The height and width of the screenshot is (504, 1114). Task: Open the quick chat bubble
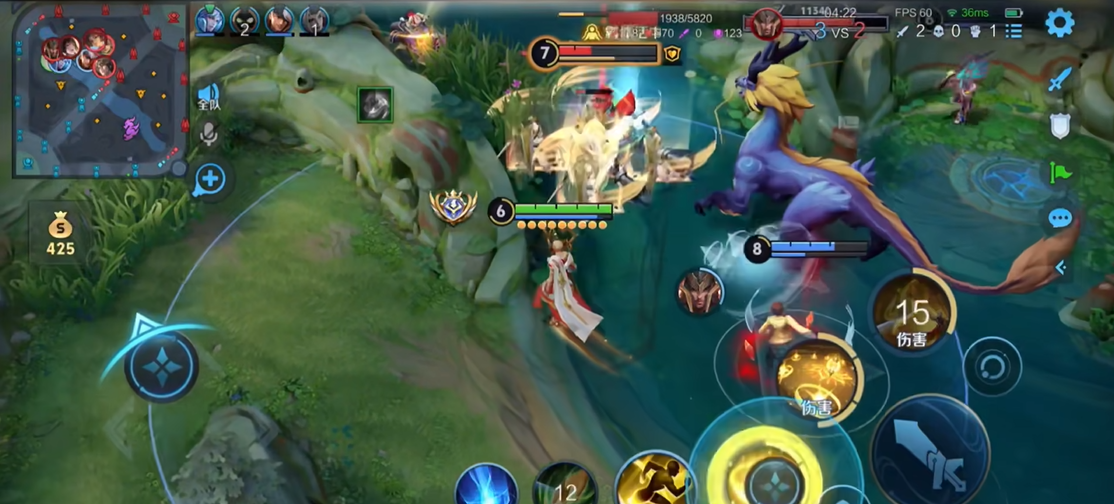[x=1060, y=218]
